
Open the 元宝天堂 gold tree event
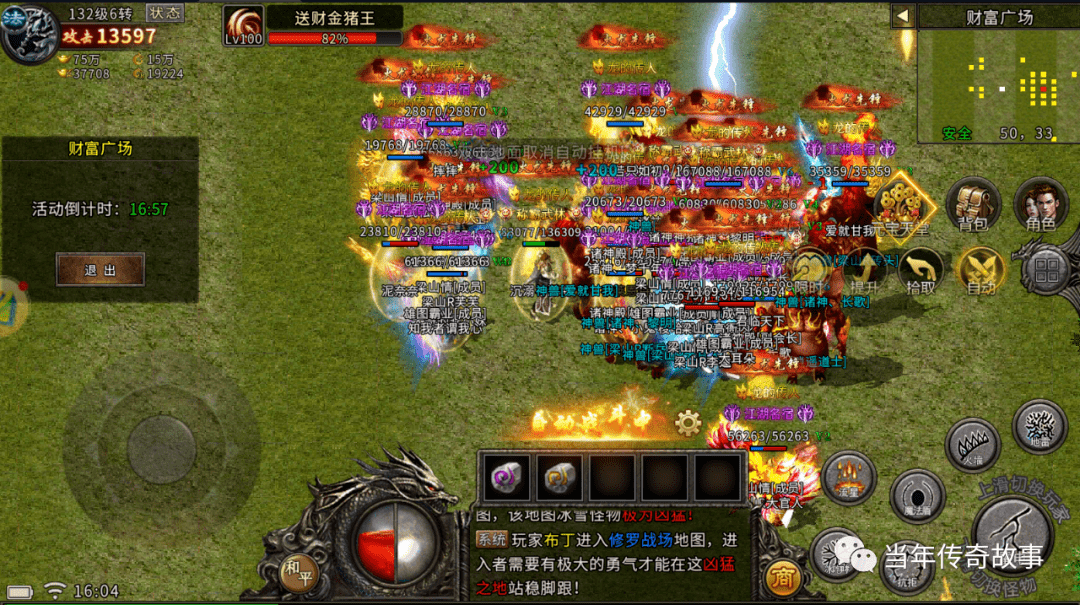coord(904,207)
